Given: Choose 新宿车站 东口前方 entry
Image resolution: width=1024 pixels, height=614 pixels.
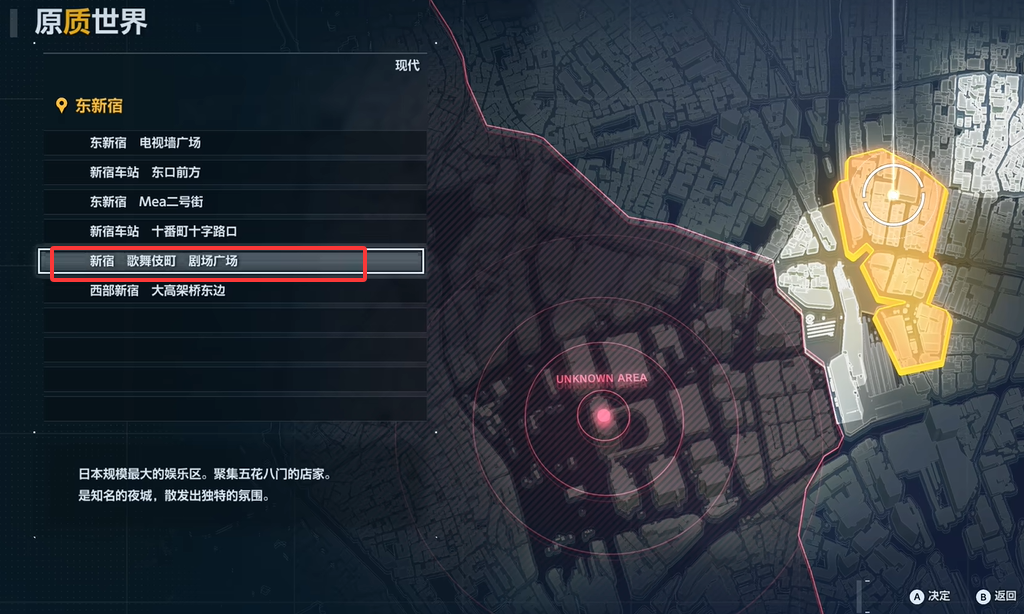Looking at the screenshot, I should [145, 172].
